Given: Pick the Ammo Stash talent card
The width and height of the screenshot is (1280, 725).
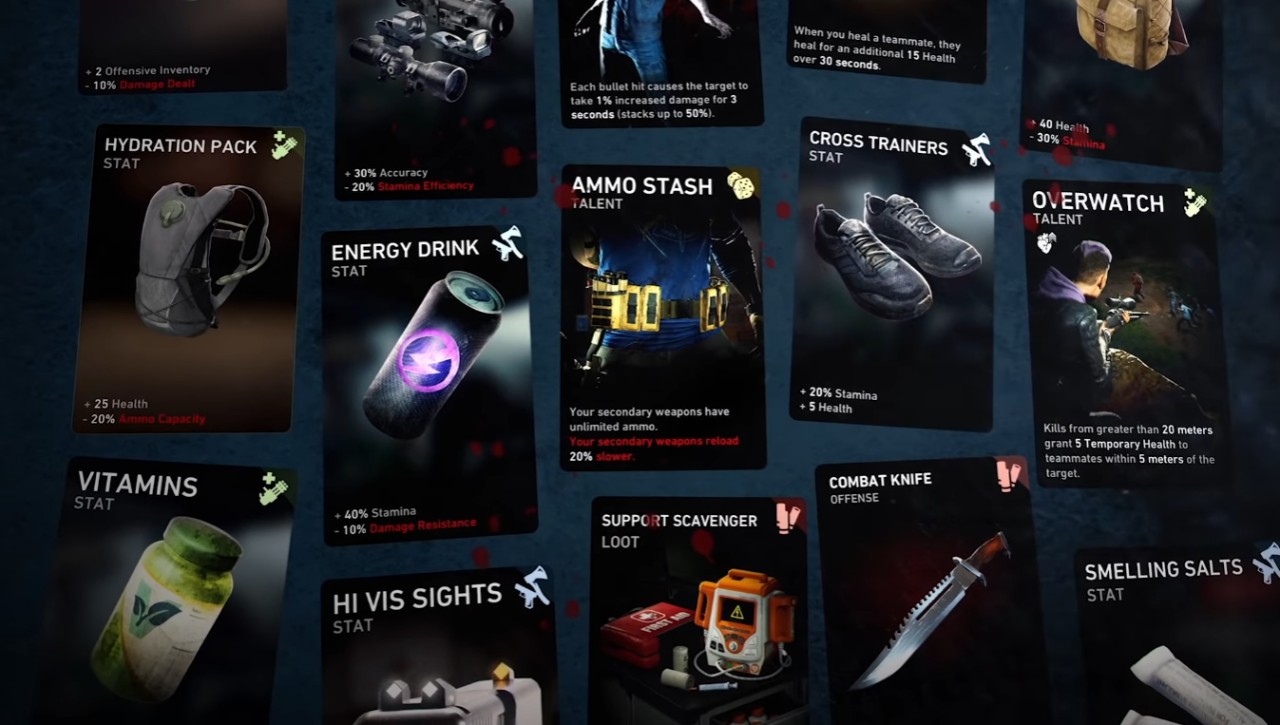Looking at the screenshot, I should point(662,318).
